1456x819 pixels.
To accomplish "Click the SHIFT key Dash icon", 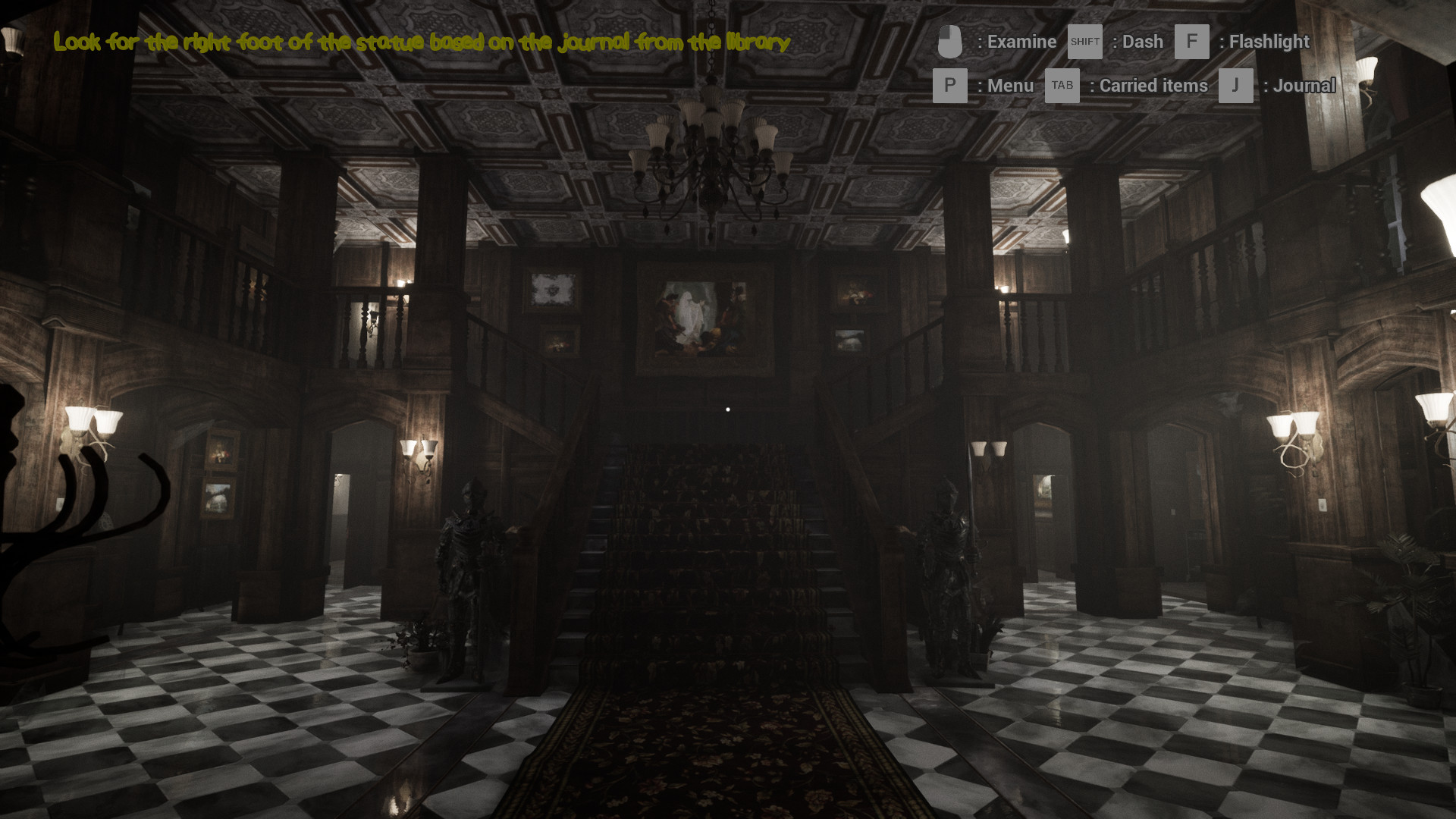I will click(1084, 42).
